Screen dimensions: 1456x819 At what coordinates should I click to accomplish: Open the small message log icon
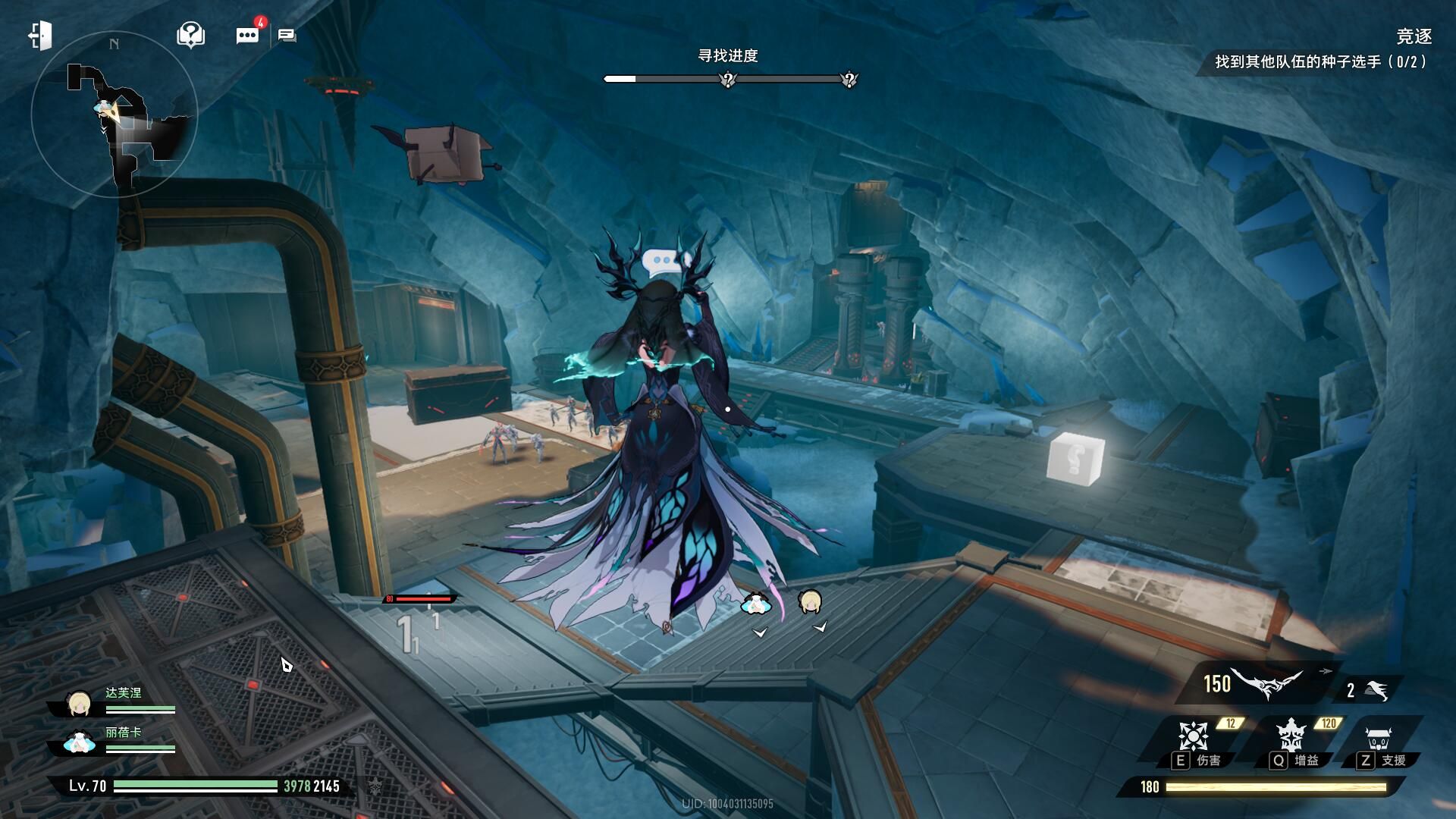click(287, 36)
